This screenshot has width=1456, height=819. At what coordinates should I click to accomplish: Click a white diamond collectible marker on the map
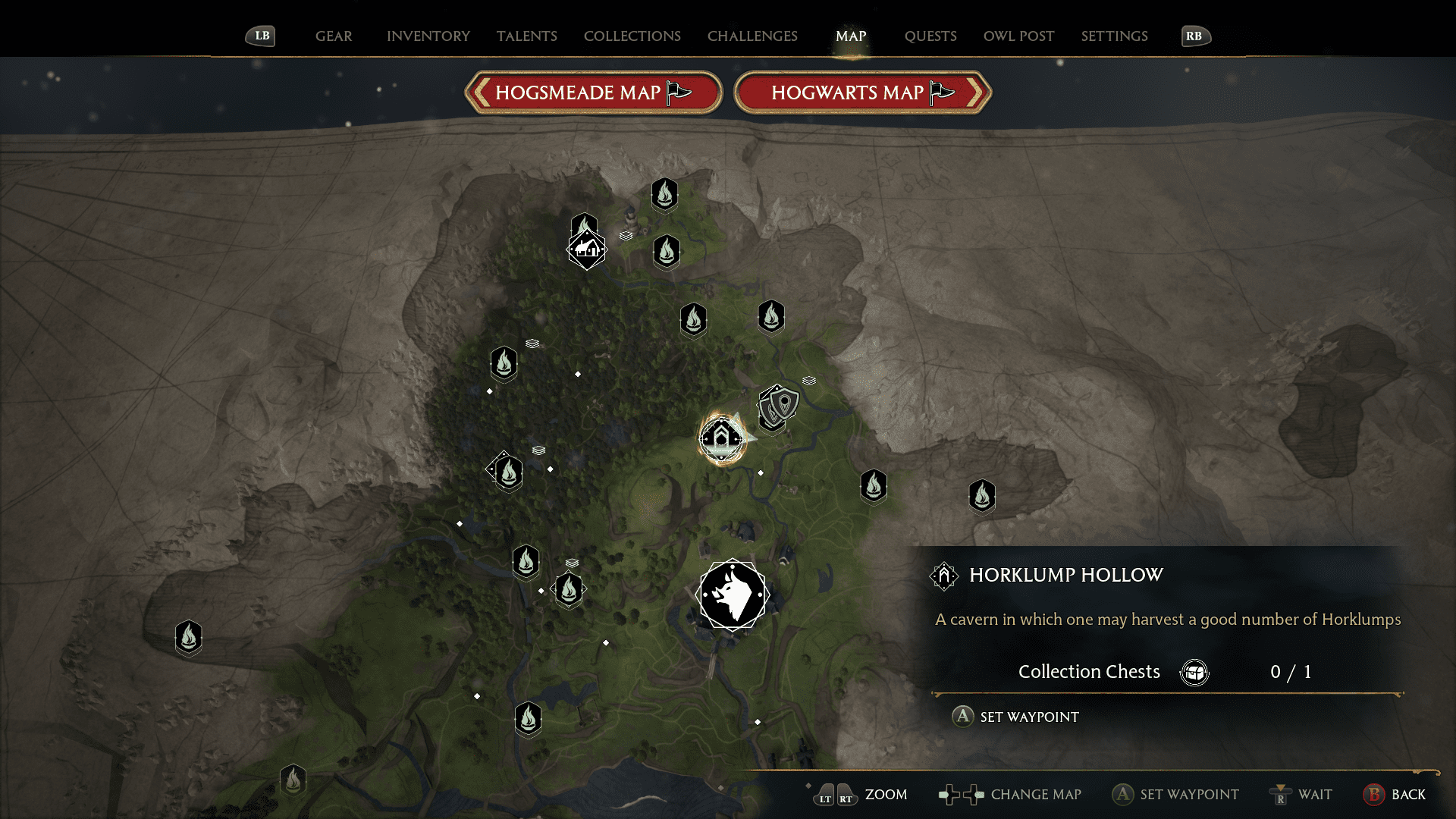pyautogui.click(x=579, y=373)
